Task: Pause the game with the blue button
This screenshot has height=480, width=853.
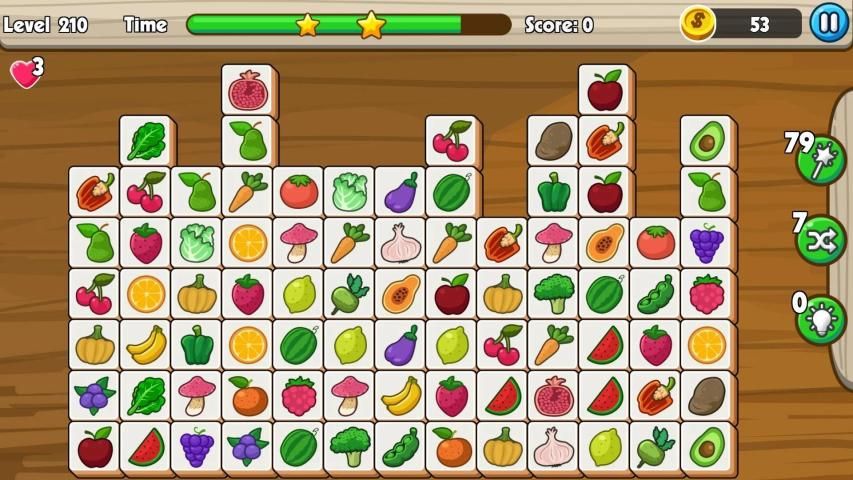Action: coord(828,22)
